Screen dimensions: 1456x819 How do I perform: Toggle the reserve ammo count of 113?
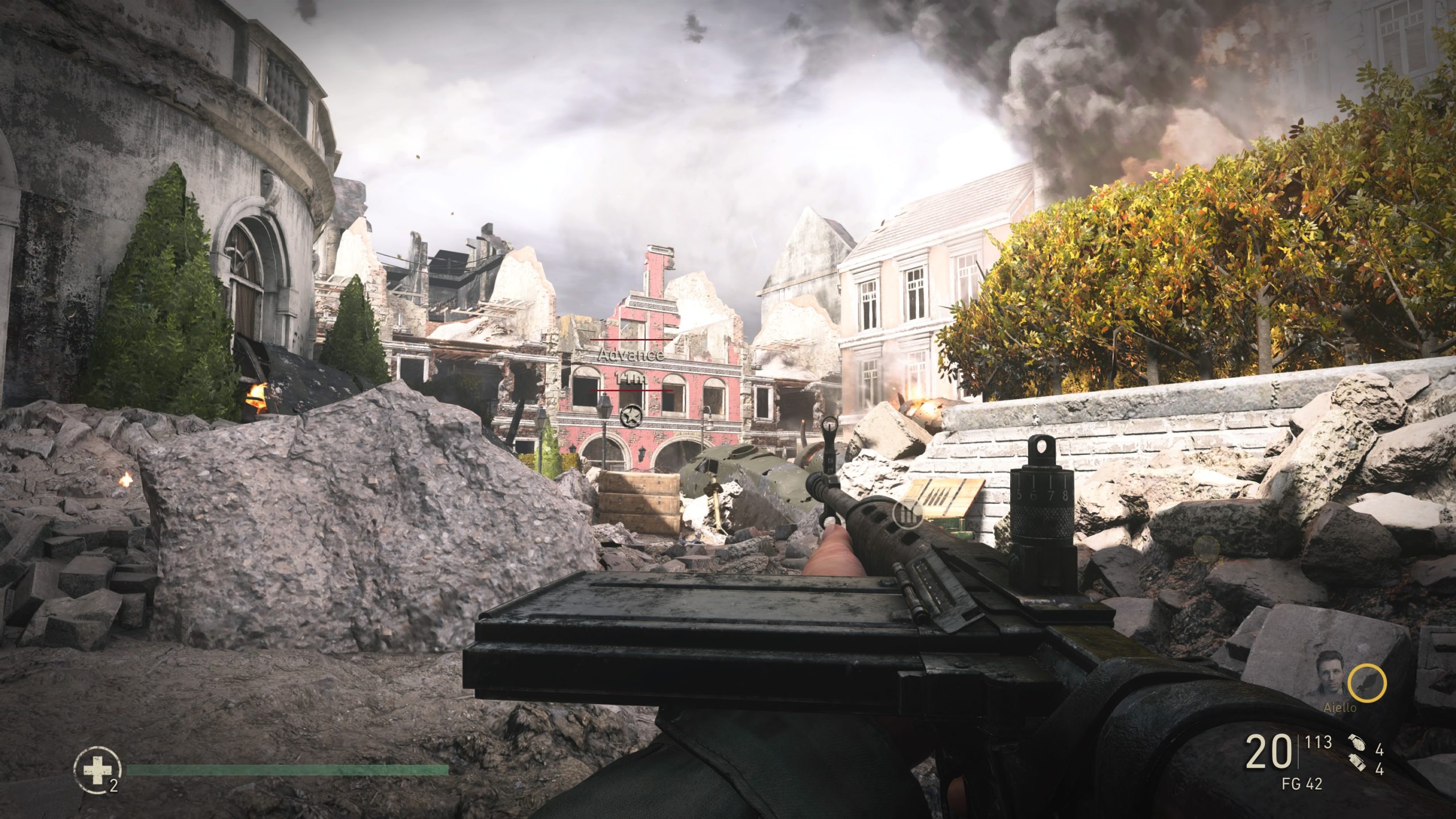pyautogui.click(x=1317, y=742)
